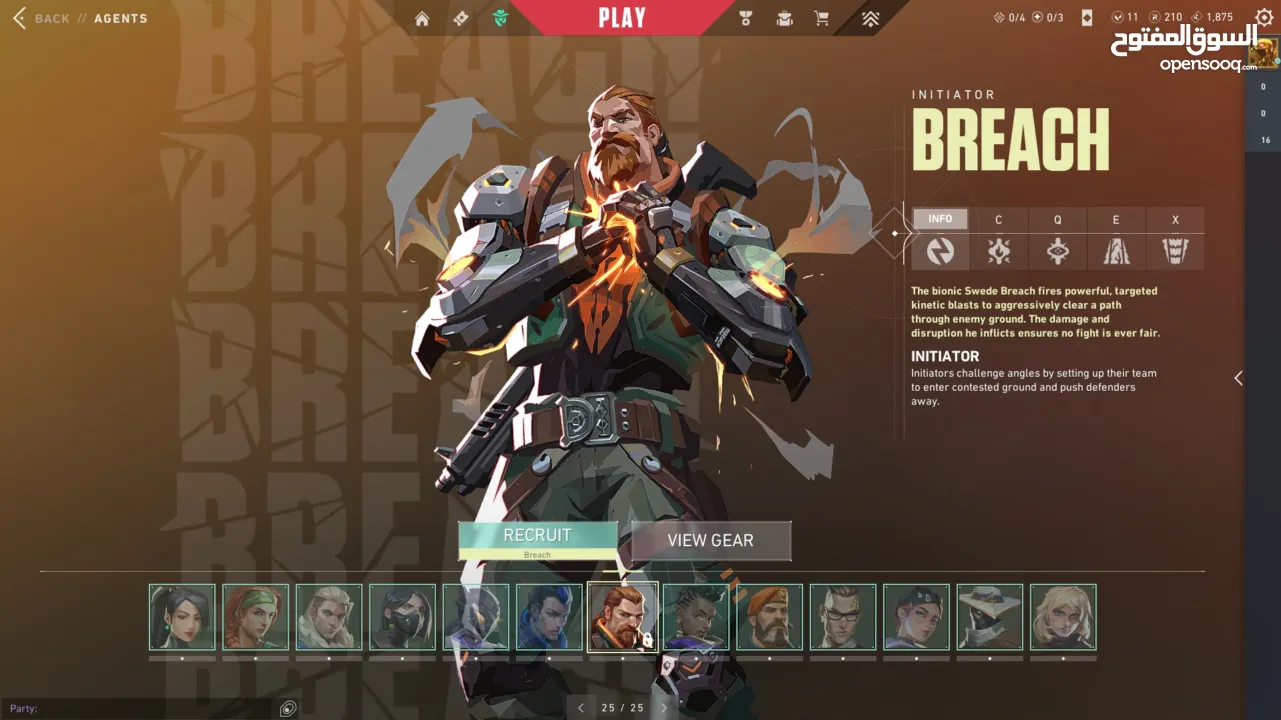Open settings with the gear icon

pos(1263,18)
